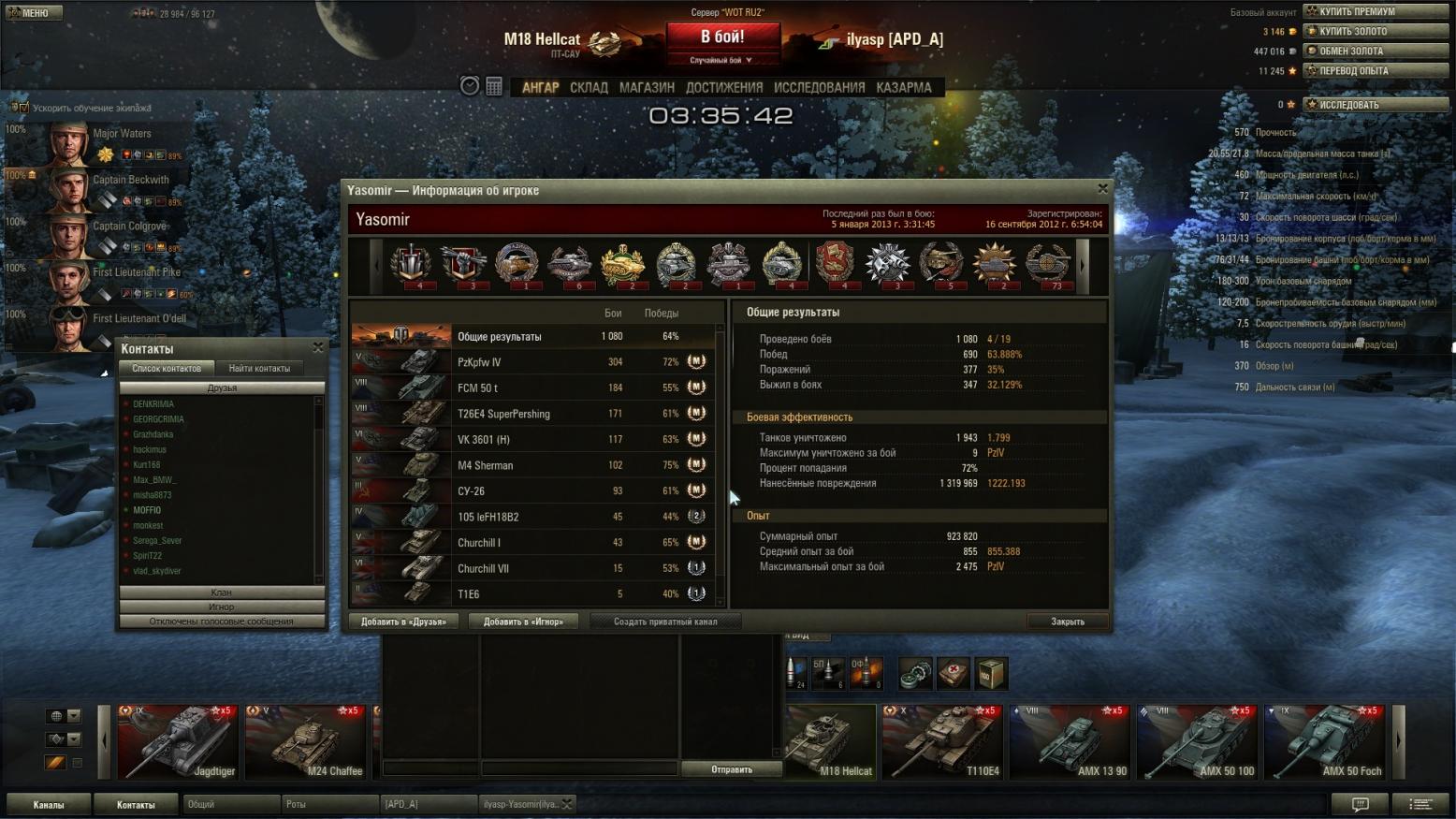Add Yasomir to friends
1456x819 pixels.
click(403, 622)
